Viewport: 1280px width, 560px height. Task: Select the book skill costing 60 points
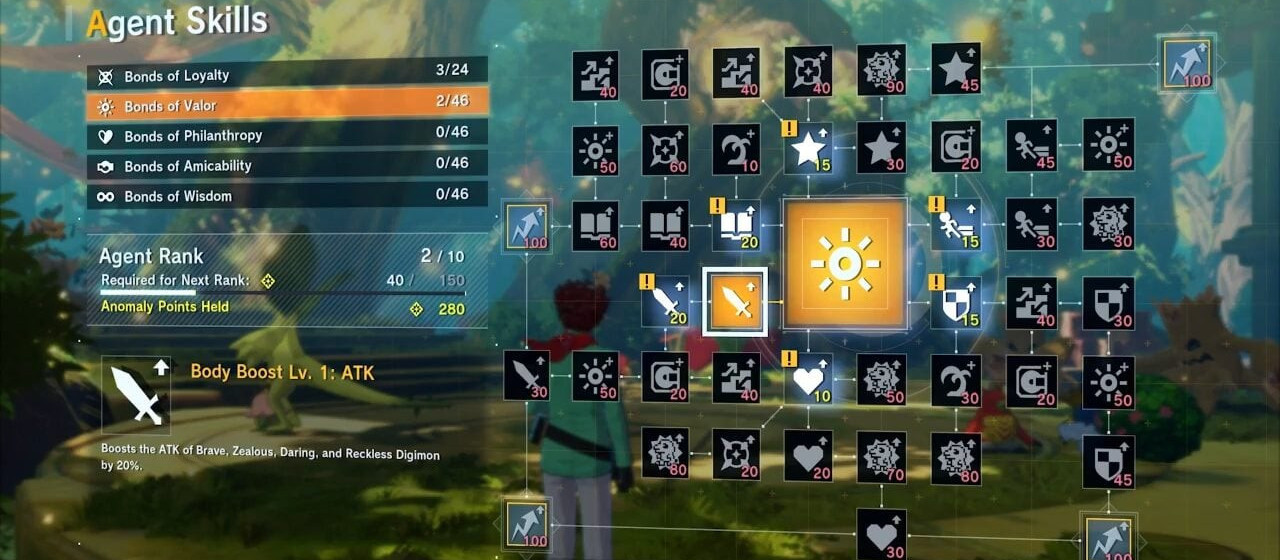(x=595, y=225)
